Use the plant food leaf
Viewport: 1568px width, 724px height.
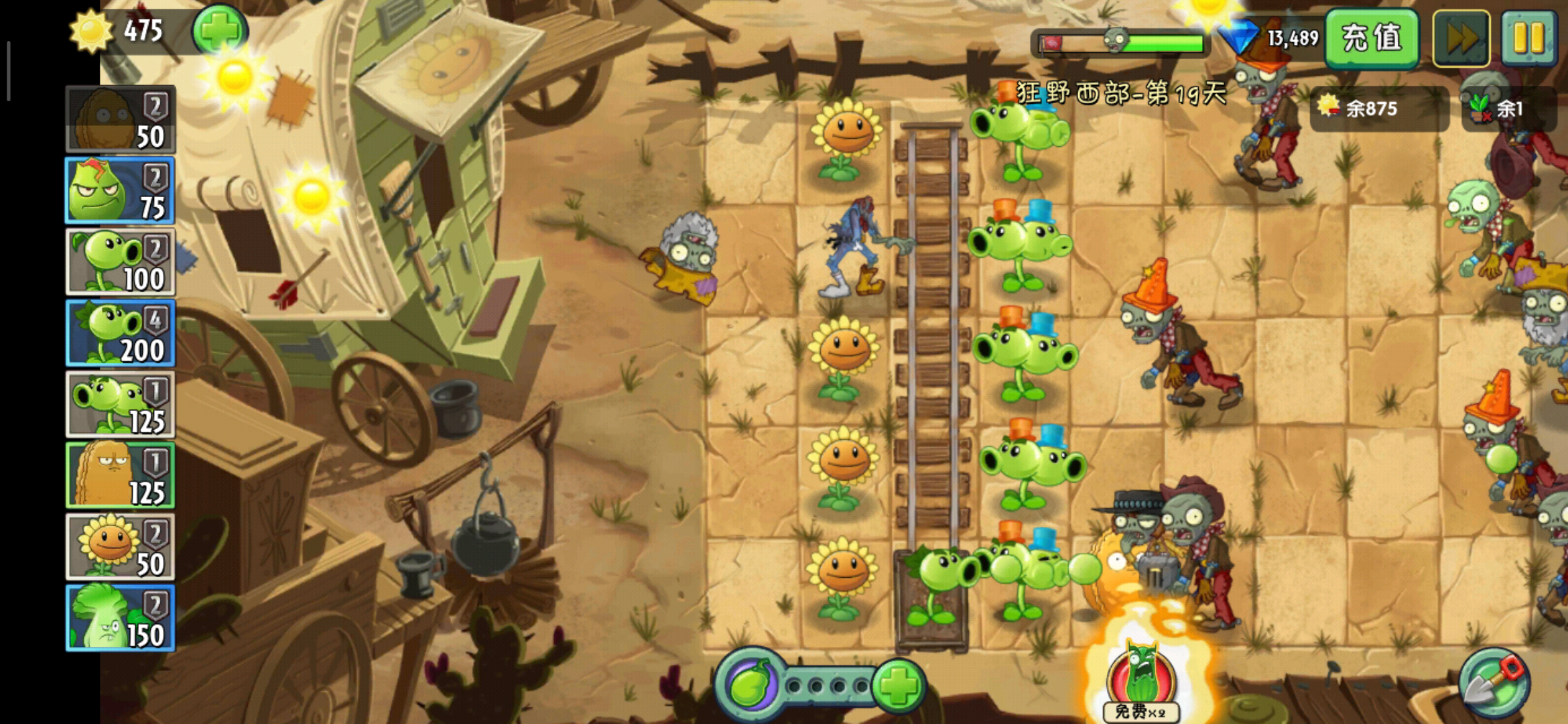[x=750, y=685]
